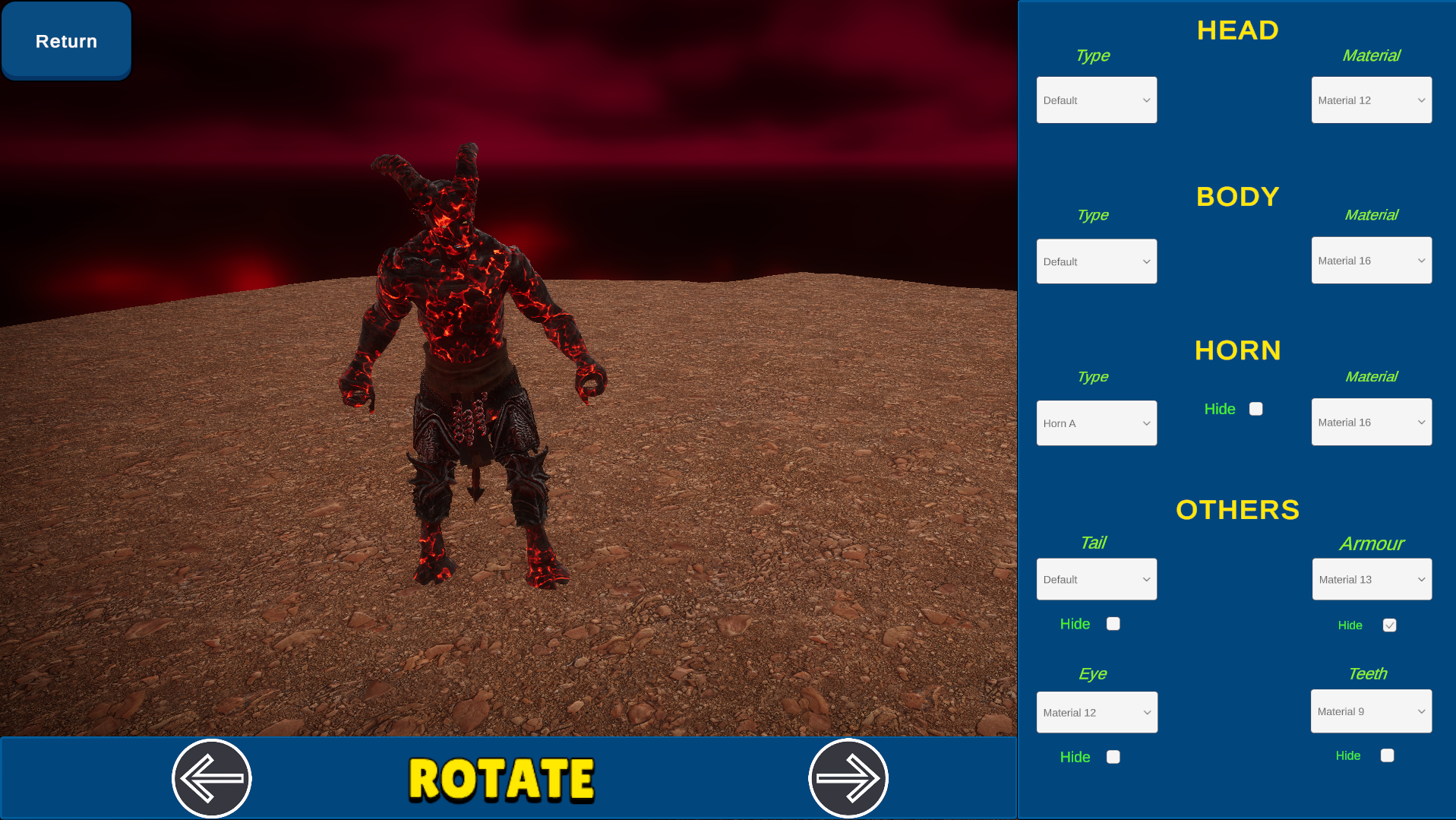Open the Eye dropdown showing Material 12
This screenshot has height=820, width=1456.
pos(1096,712)
